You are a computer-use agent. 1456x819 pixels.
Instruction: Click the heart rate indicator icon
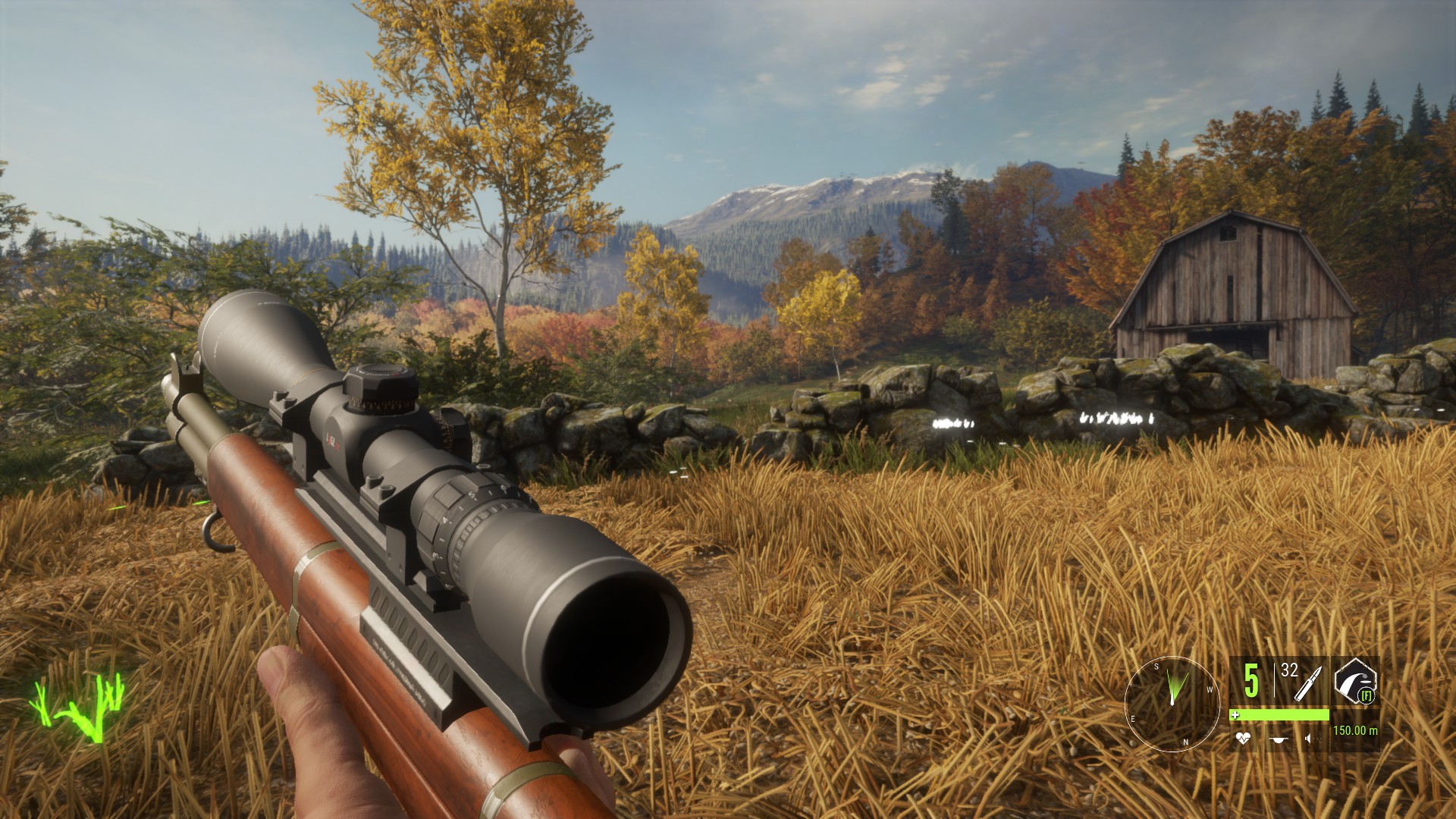pyautogui.click(x=1242, y=737)
